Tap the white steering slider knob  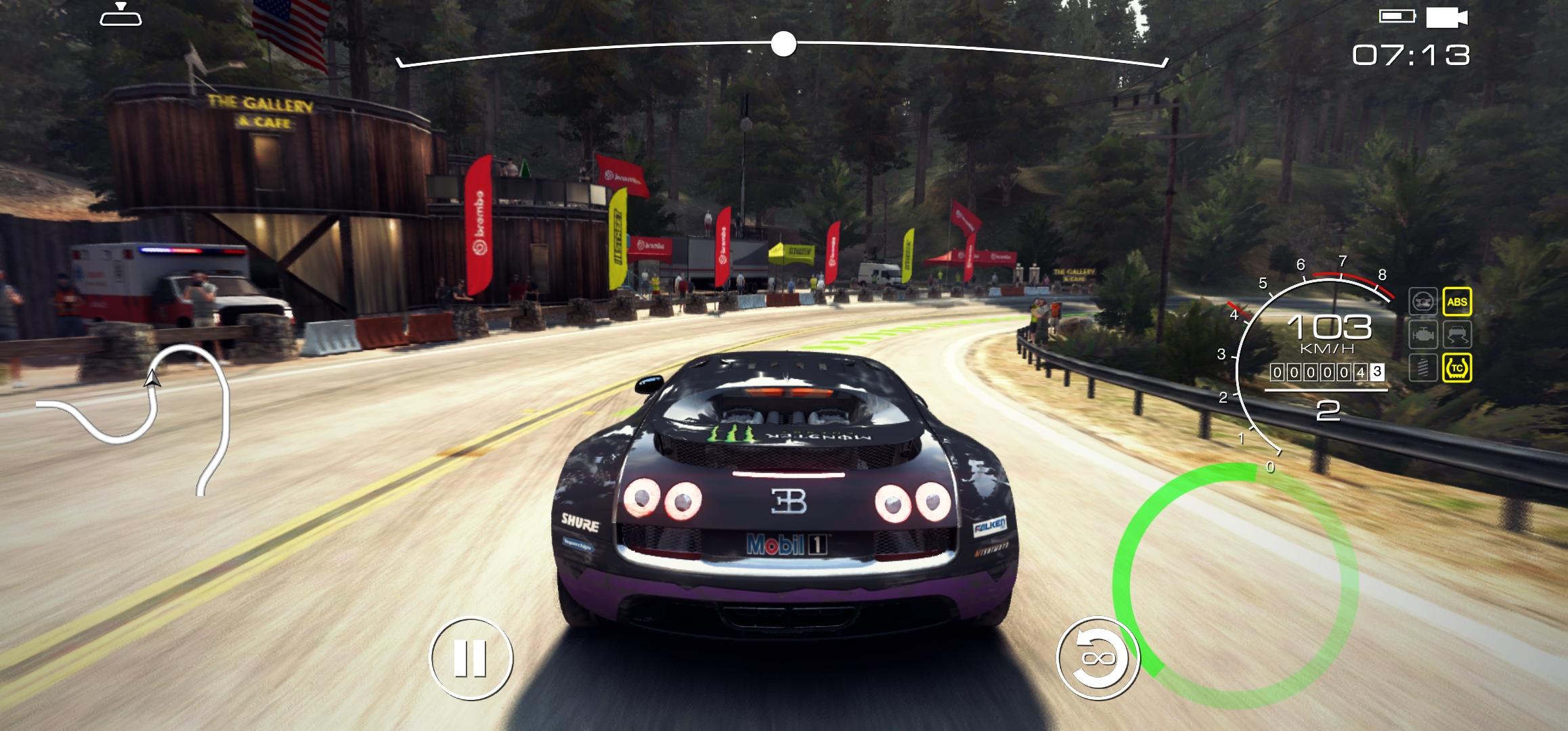pyautogui.click(x=783, y=45)
